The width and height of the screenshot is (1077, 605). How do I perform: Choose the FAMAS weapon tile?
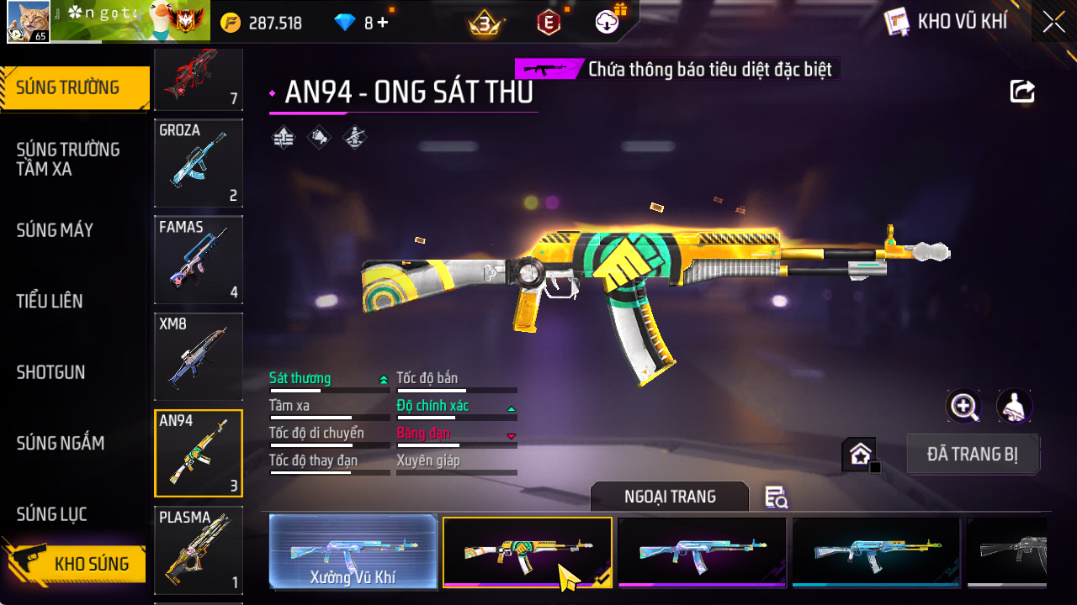click(x=198, y=260)
